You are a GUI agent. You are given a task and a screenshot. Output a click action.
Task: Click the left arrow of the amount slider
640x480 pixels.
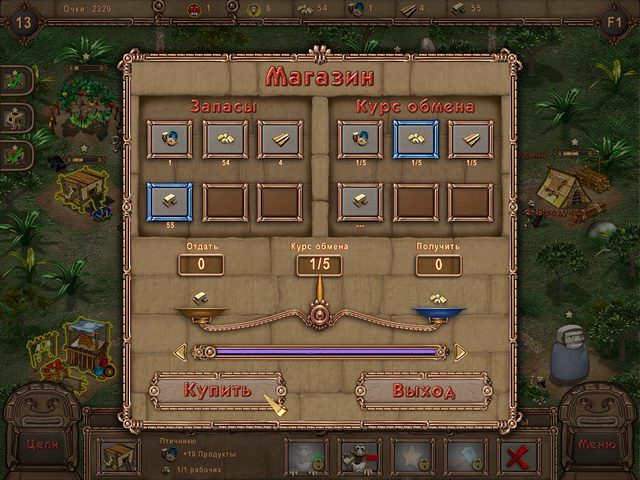click(x=180, y=352)
